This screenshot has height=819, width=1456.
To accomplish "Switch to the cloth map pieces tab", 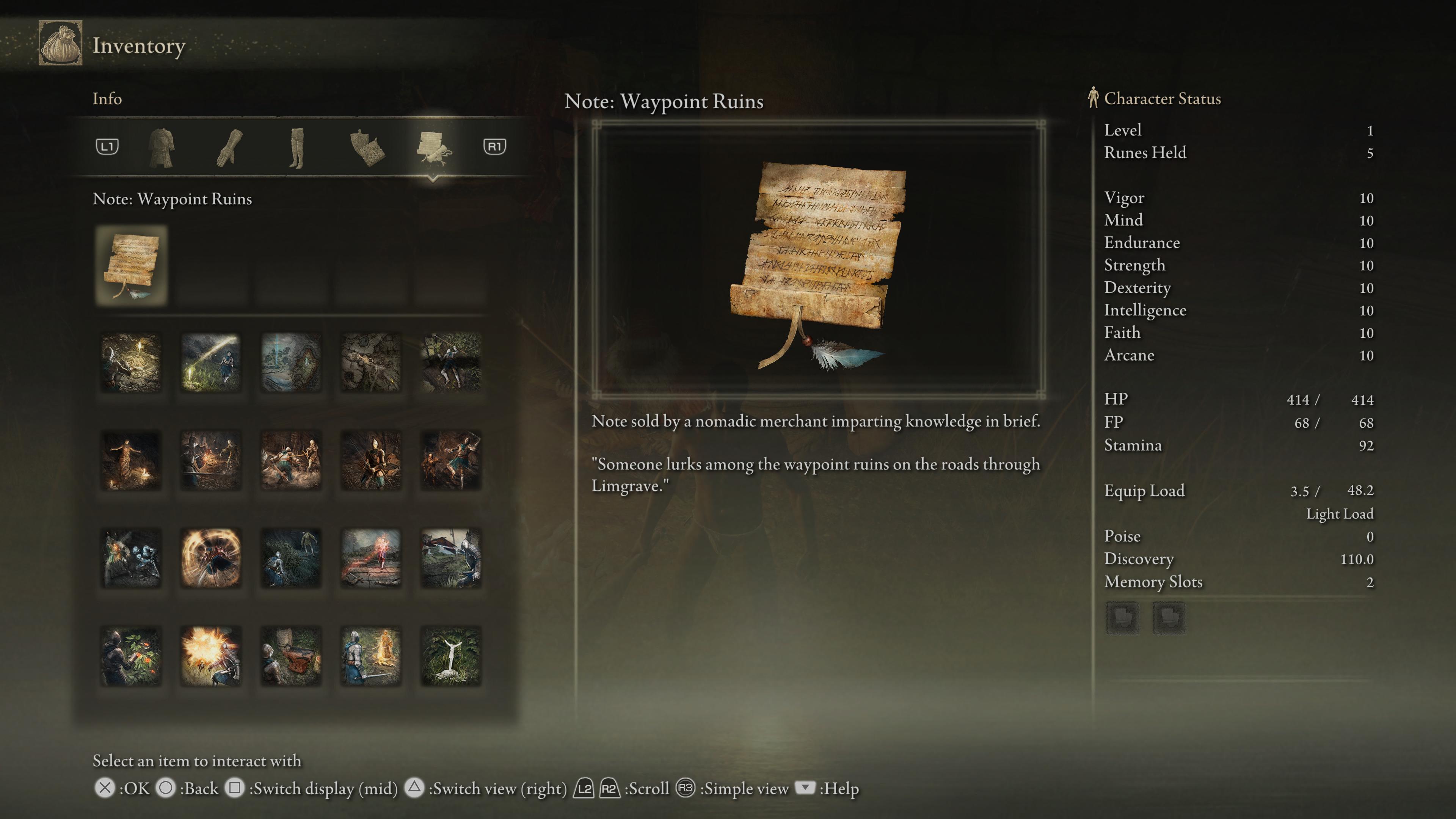I will (x=367, y=147).
